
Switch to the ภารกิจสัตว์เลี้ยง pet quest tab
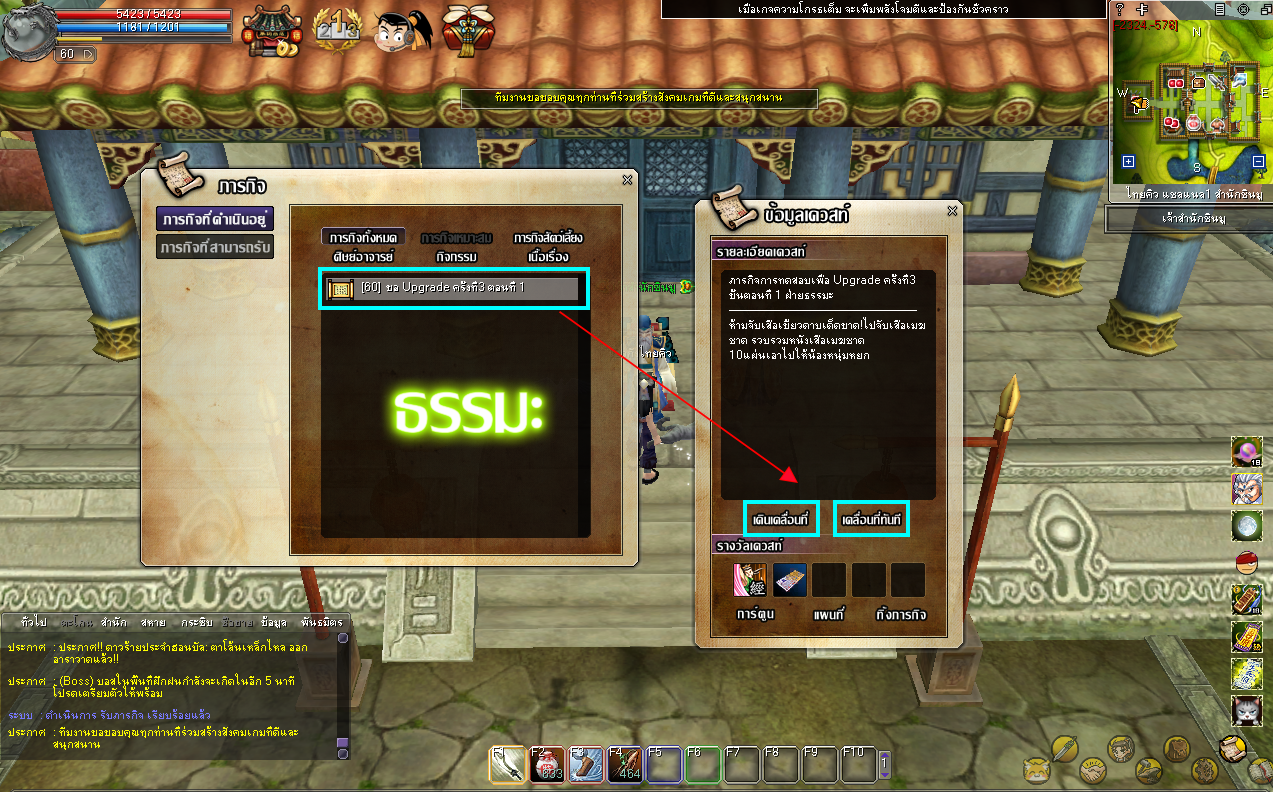point(547,238)
